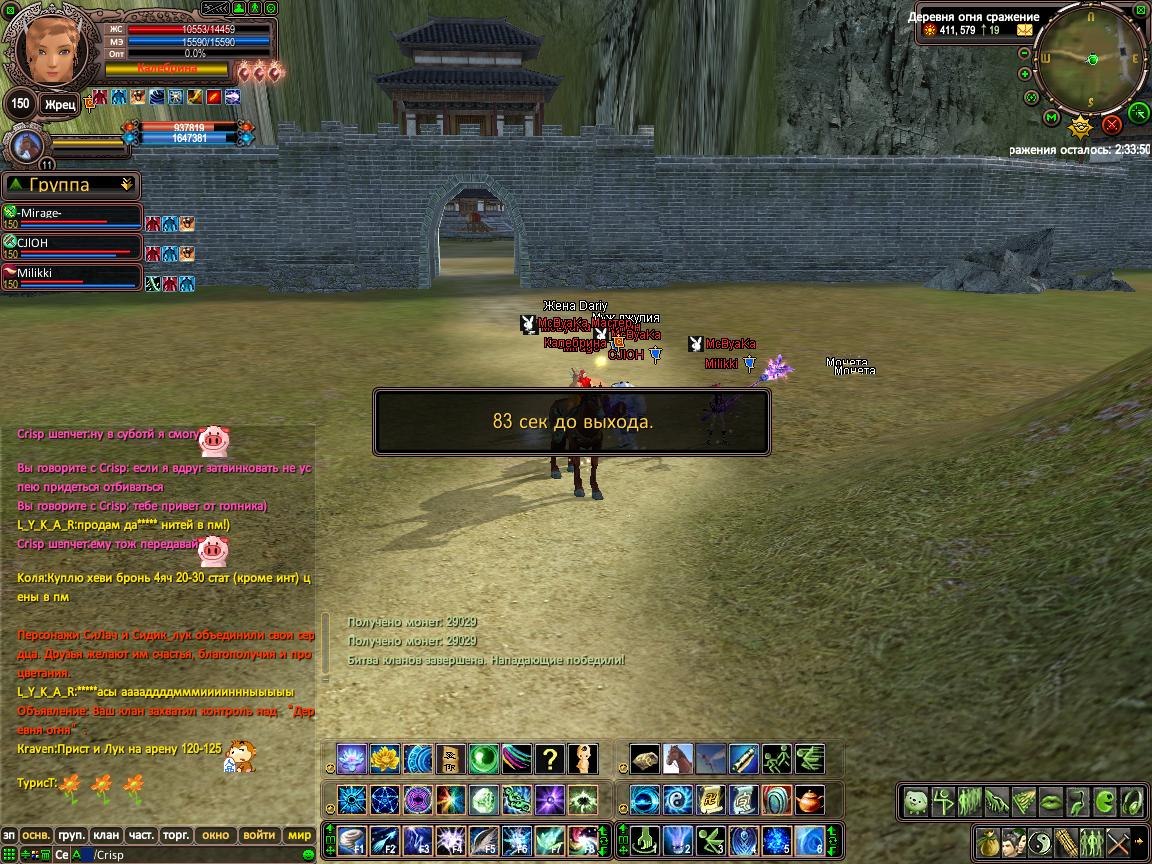Viewport: 1152px width, 864px height.
Task: Use the horse mount hotbar slot
Action: 678,759
